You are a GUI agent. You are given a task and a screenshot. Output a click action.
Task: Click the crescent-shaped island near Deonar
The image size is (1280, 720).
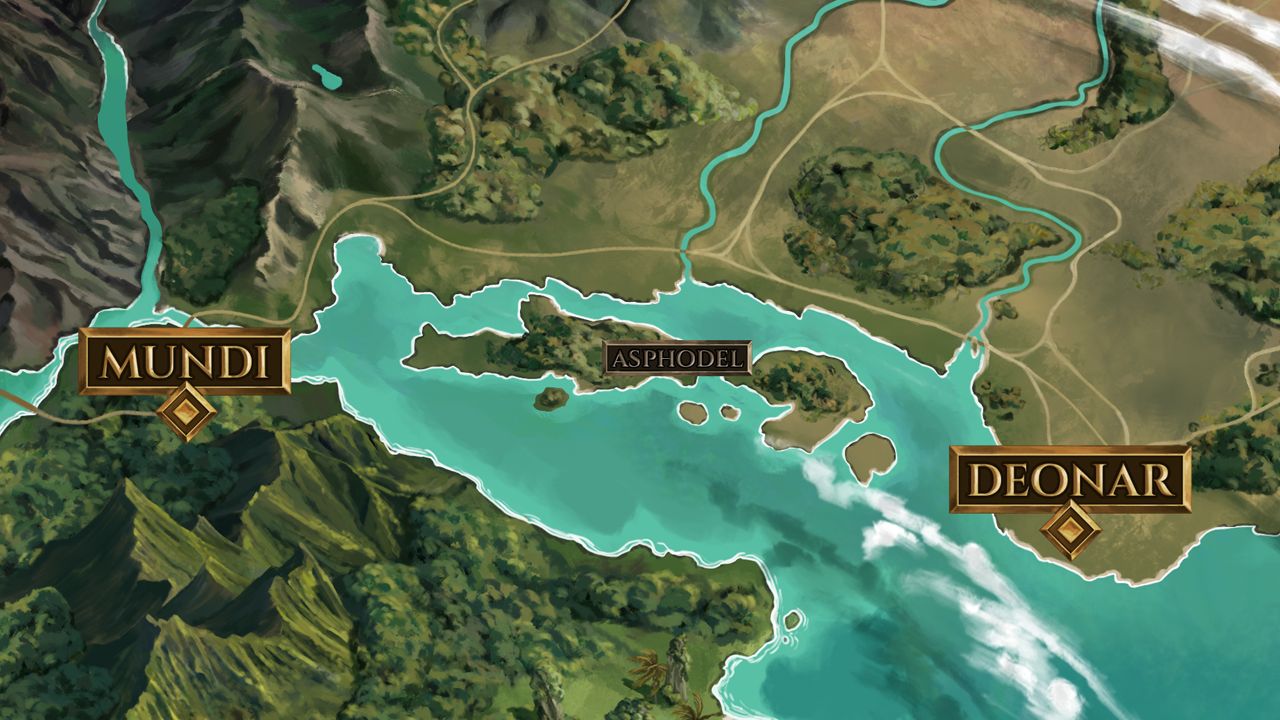tap(868, 457)
